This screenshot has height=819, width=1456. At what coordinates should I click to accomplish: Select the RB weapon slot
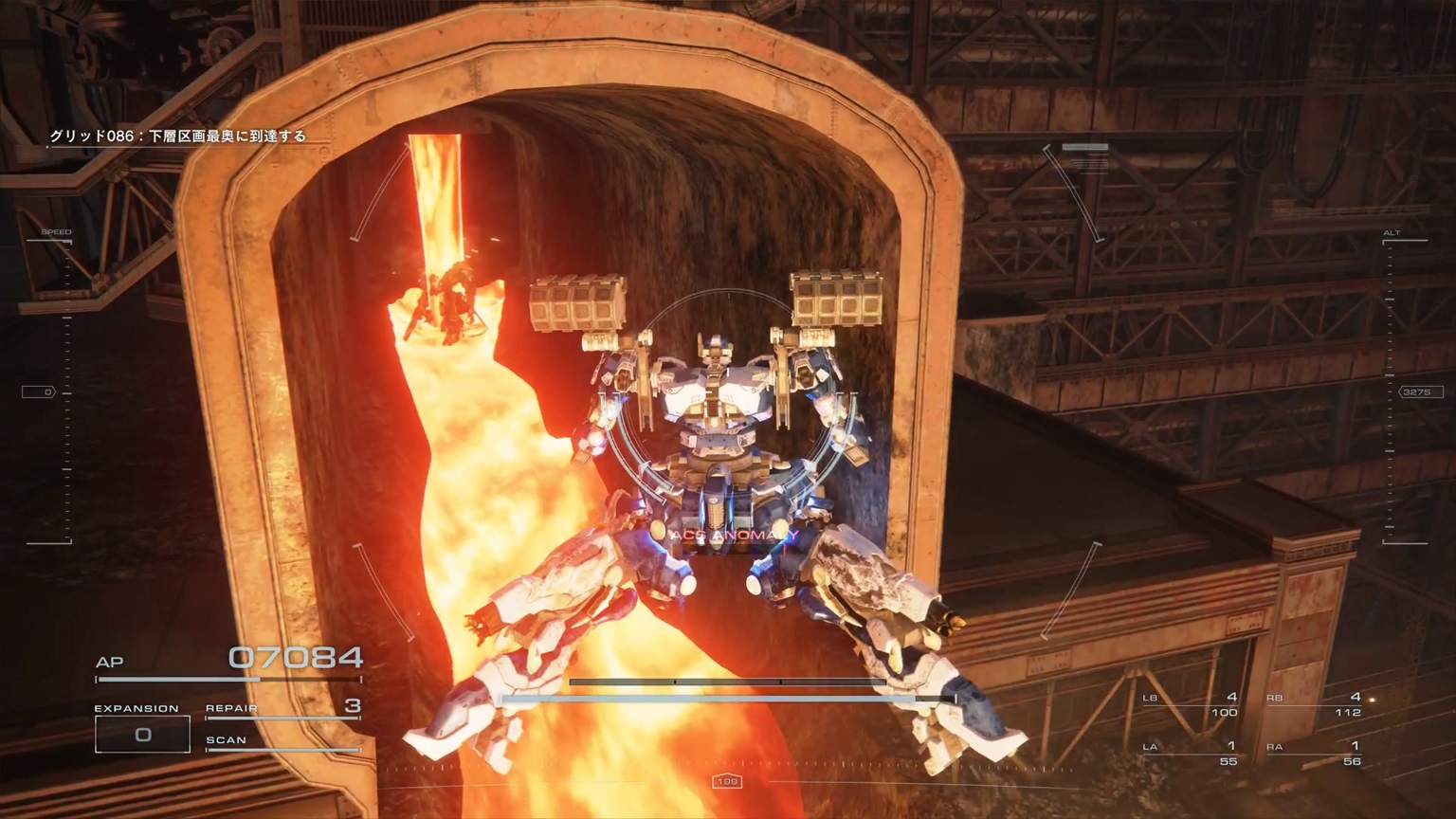tap(1314, 704)
